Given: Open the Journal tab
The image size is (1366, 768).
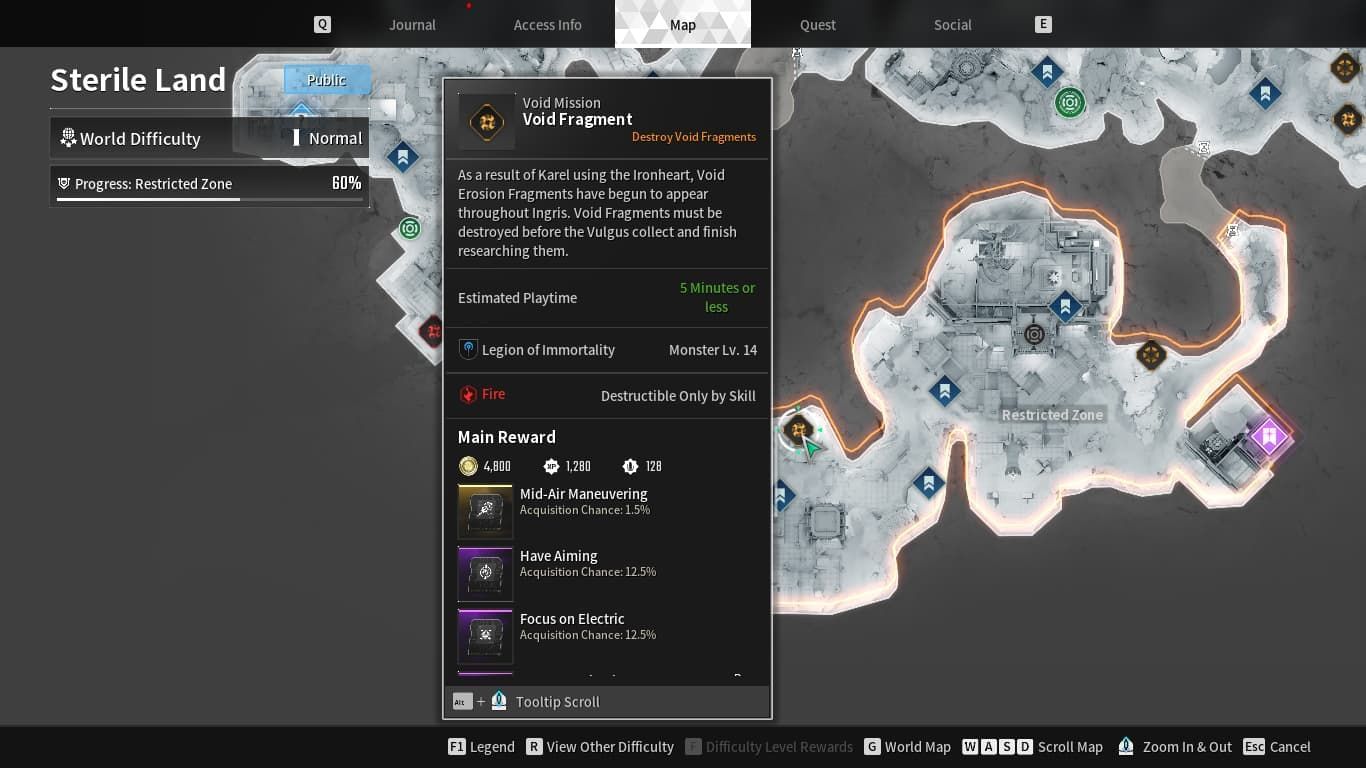Looking at the screenshot, I should (x=412, y=24).
